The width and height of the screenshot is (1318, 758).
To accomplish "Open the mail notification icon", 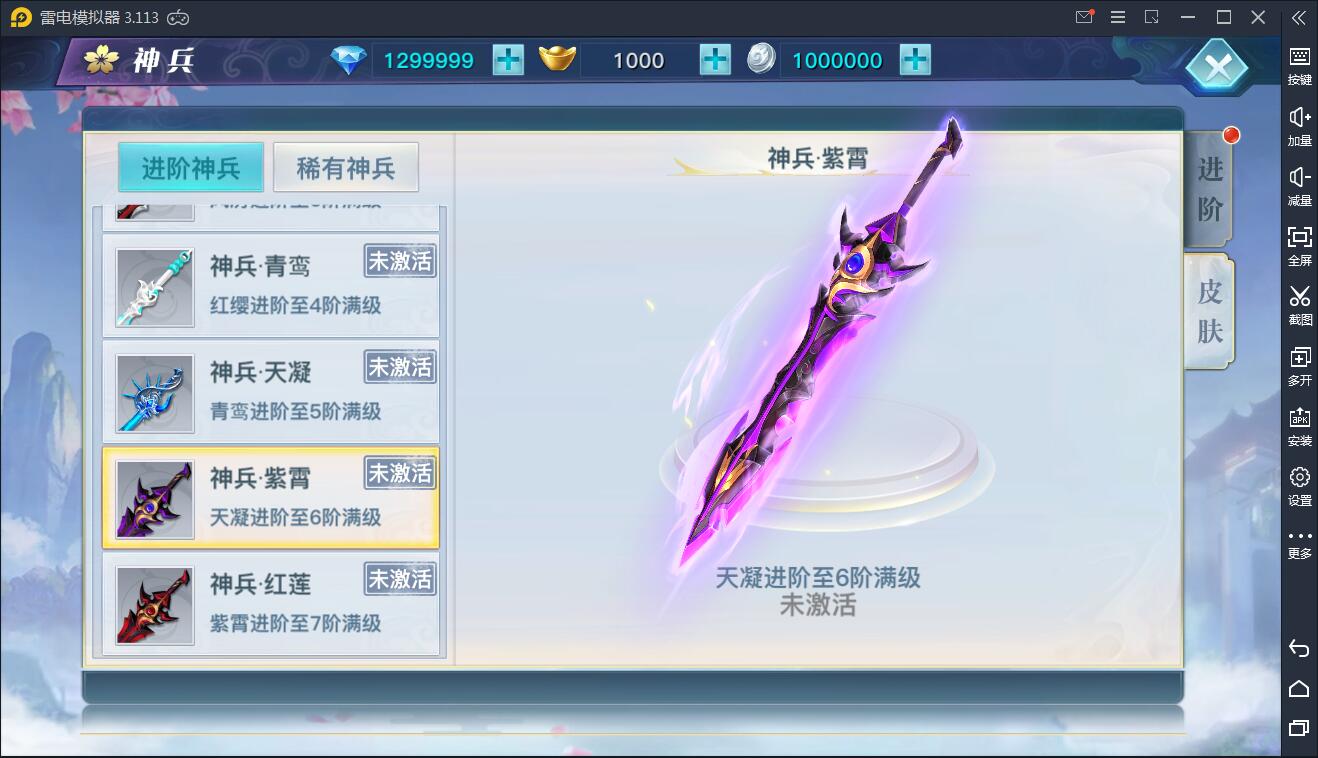I will [x=1083, y=17].
